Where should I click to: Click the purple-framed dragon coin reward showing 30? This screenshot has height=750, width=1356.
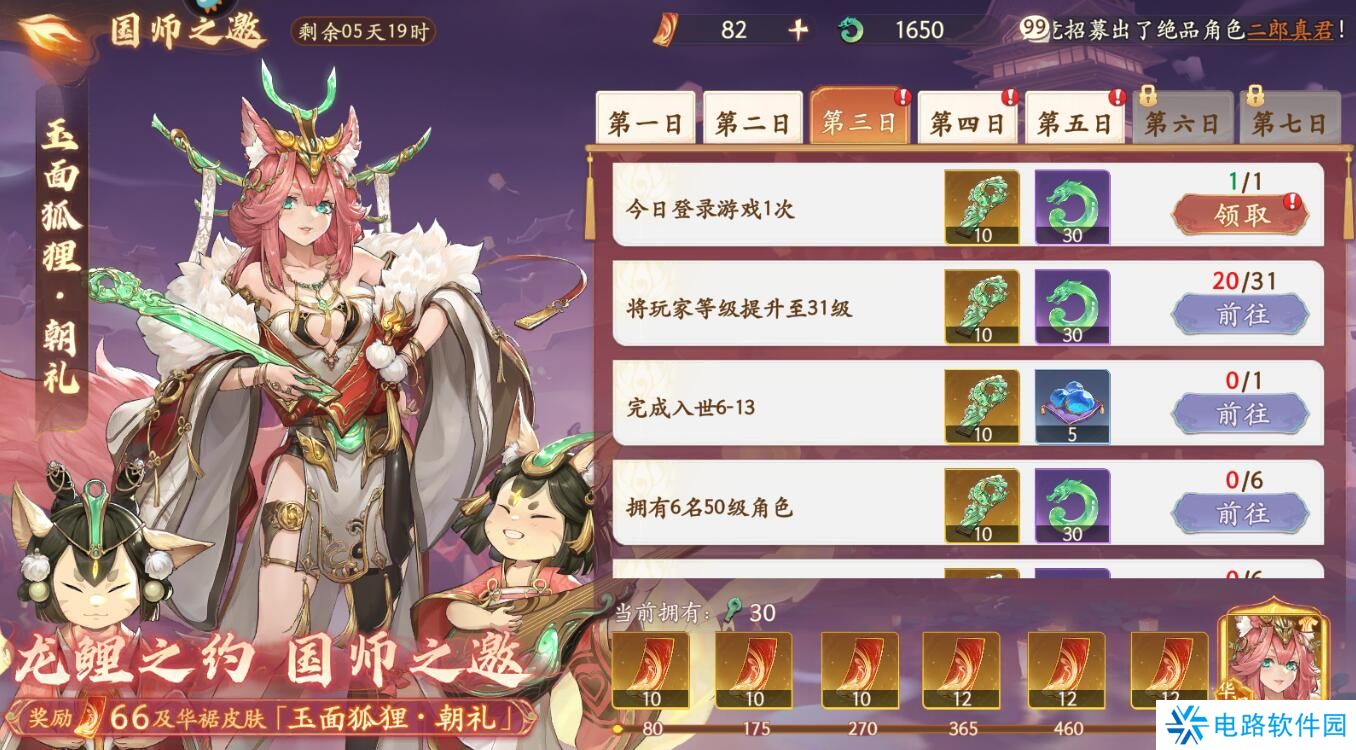point(1072,207)
